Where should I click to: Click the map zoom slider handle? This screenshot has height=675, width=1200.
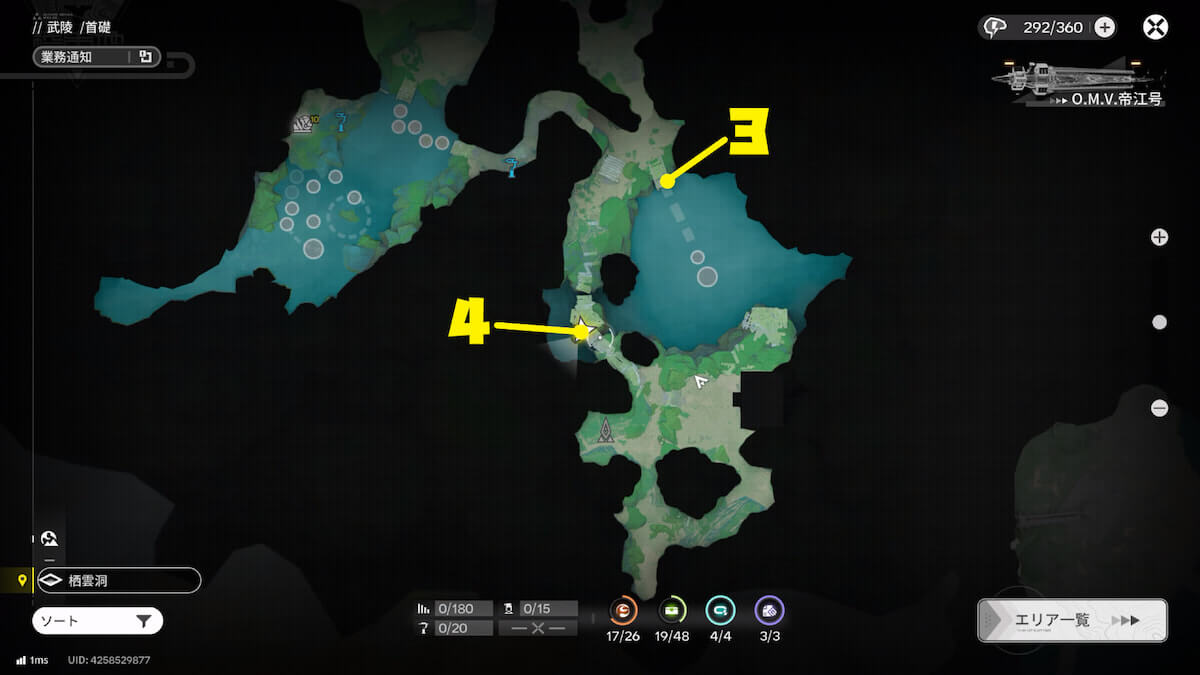(x=1159, y=322)
